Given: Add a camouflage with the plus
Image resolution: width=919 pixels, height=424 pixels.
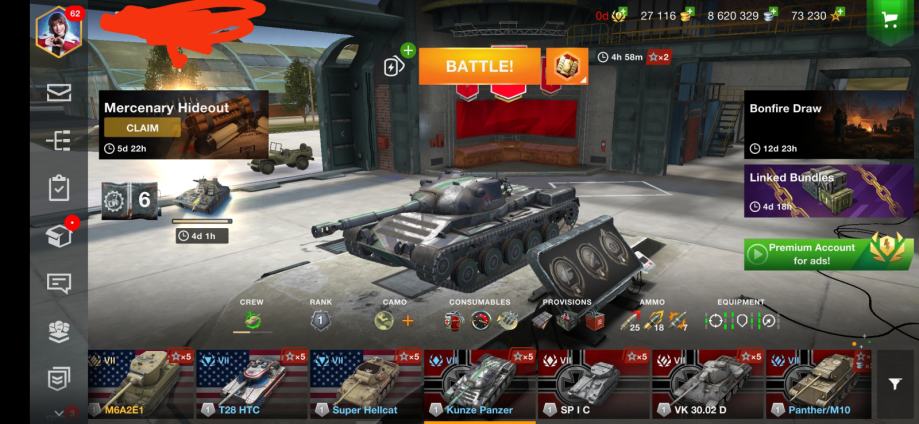Looking at the screenshot, I should 407,321.
